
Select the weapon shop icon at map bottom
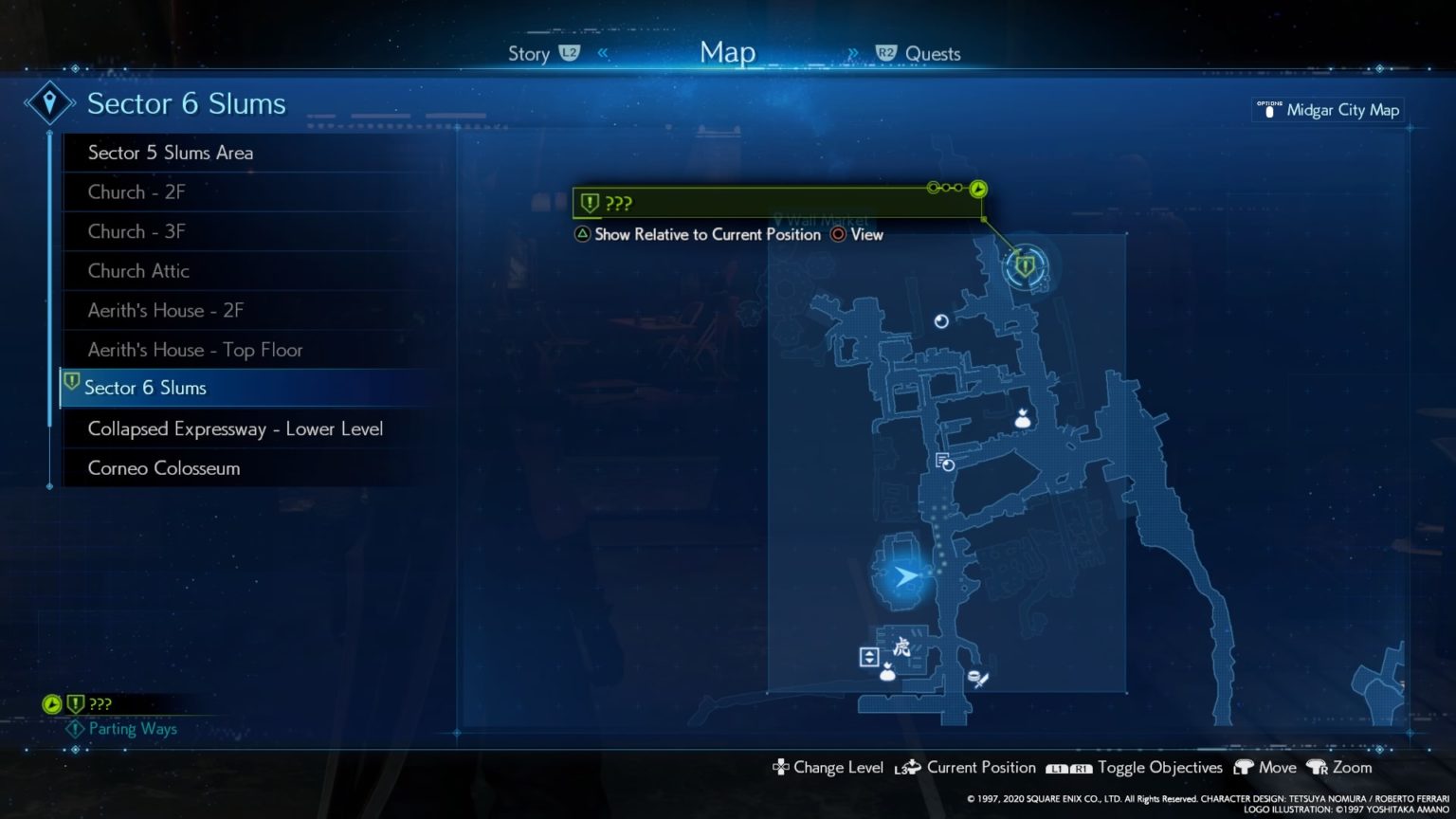tap(978, 678)
